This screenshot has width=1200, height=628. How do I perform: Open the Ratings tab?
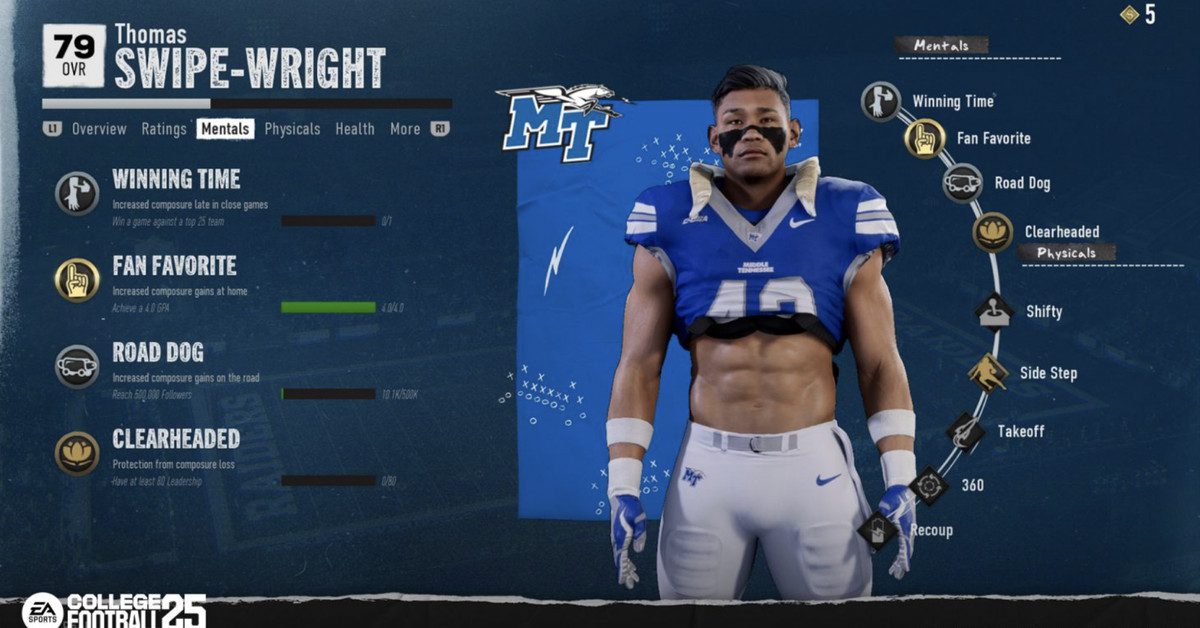tap(164, 129)
